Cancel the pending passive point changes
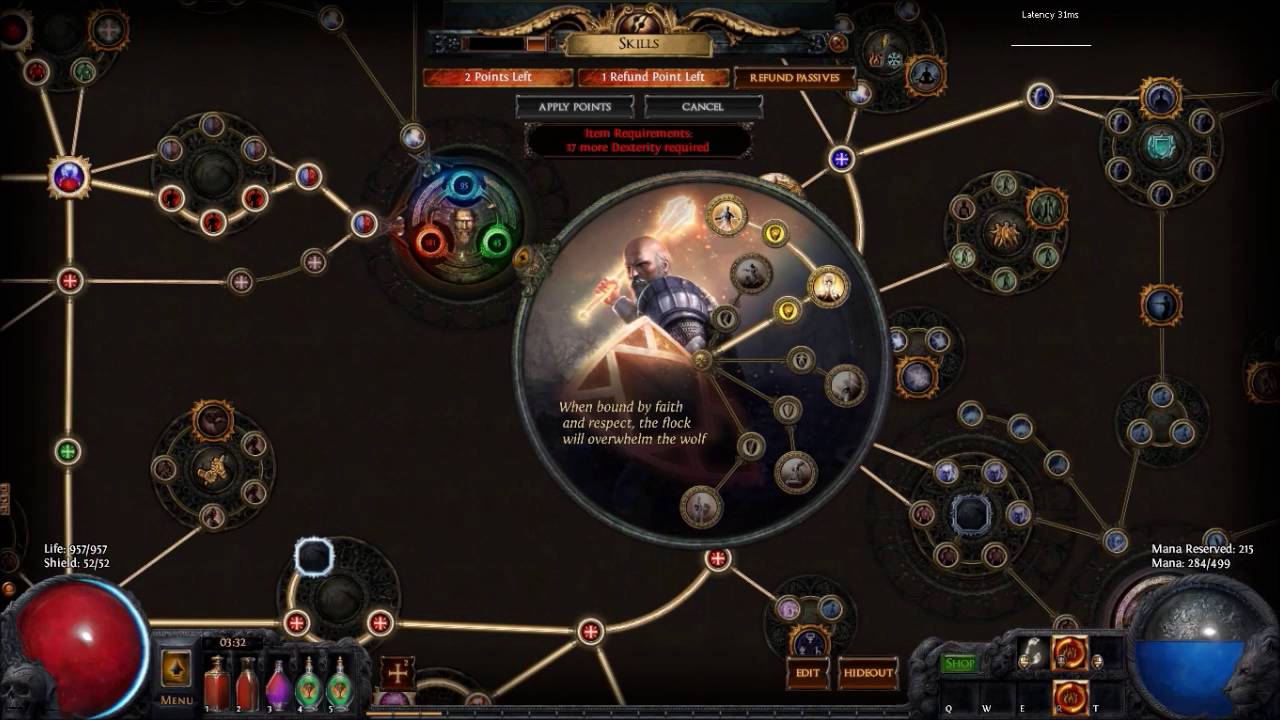The width and height of the screenshot is (1280, 720). [x=702, y=106]
